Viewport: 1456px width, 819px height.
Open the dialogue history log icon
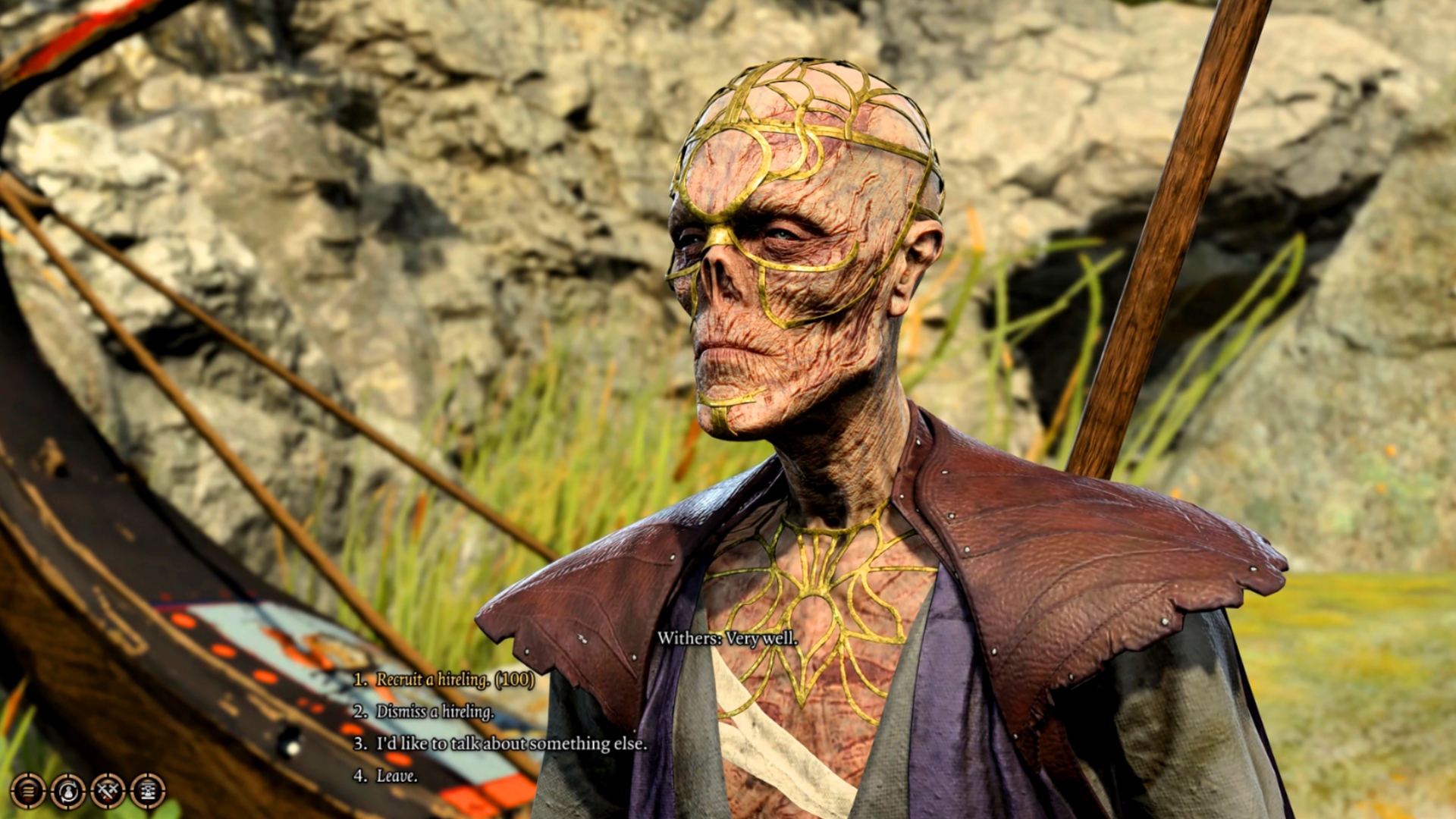coord(28,791)
